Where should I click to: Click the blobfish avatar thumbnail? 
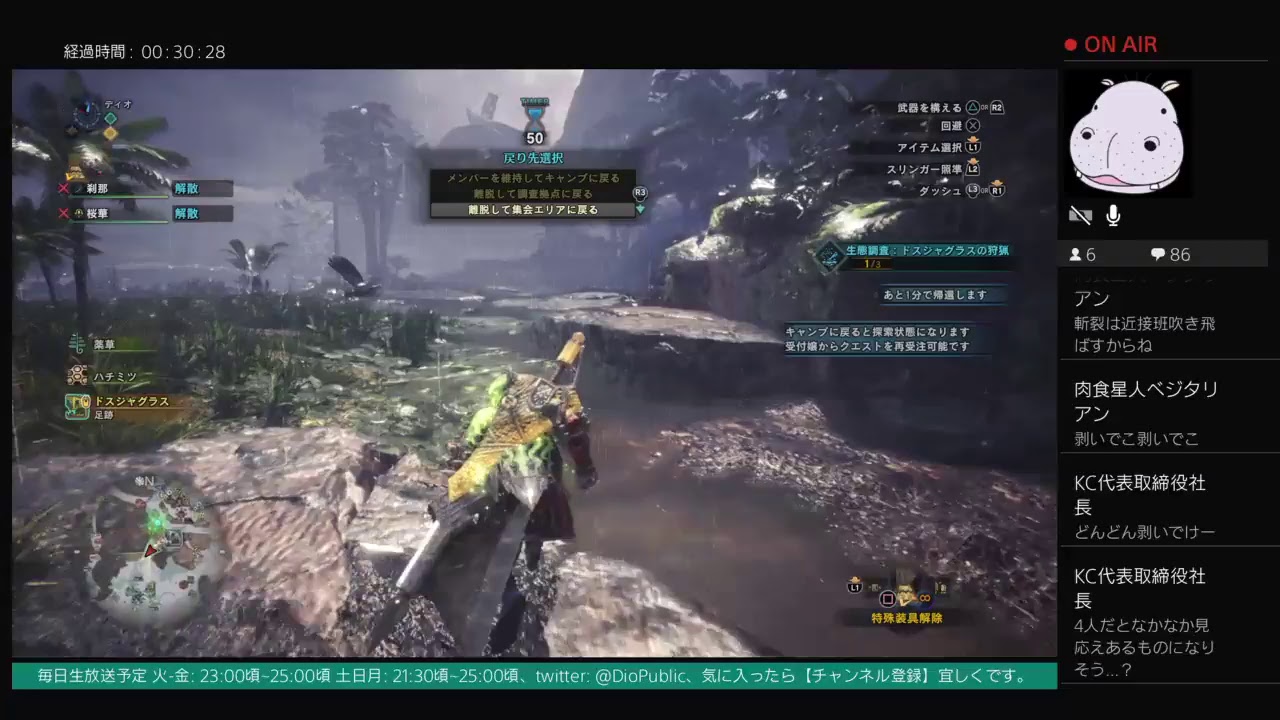click(1127, 133)
